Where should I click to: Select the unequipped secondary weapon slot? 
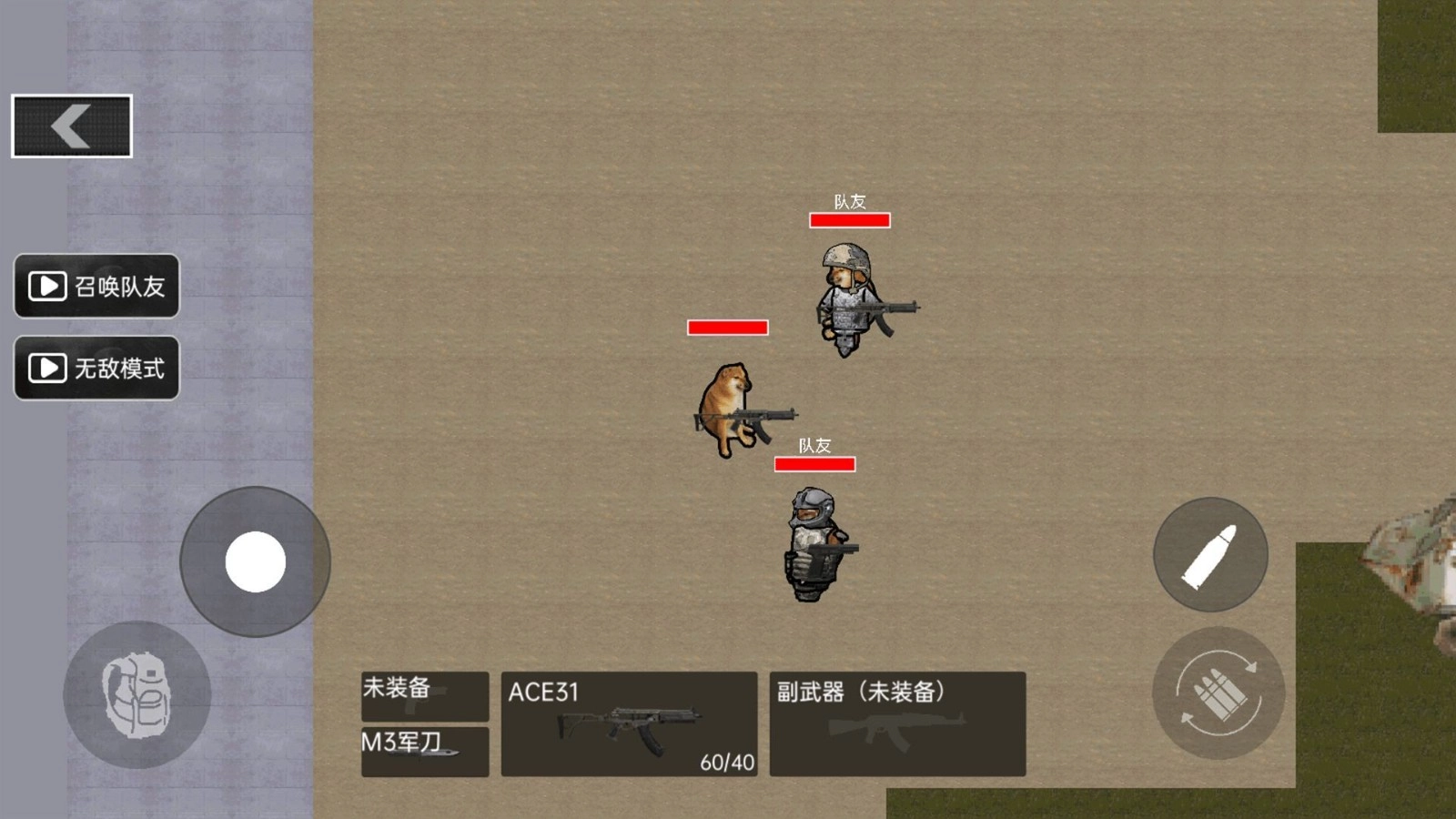[896, 723]
